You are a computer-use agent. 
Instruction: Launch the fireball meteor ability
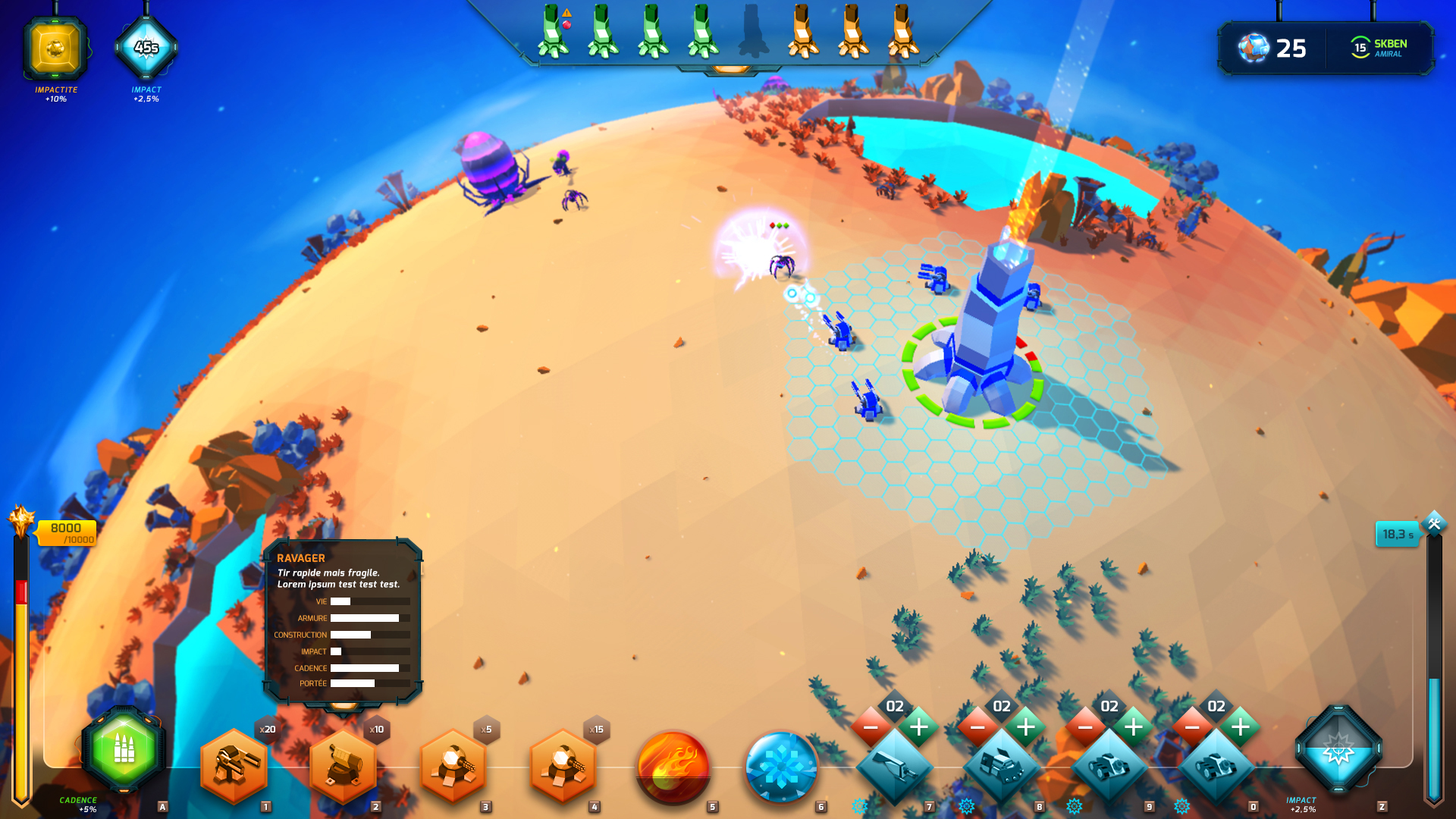(x=672, y=767)
